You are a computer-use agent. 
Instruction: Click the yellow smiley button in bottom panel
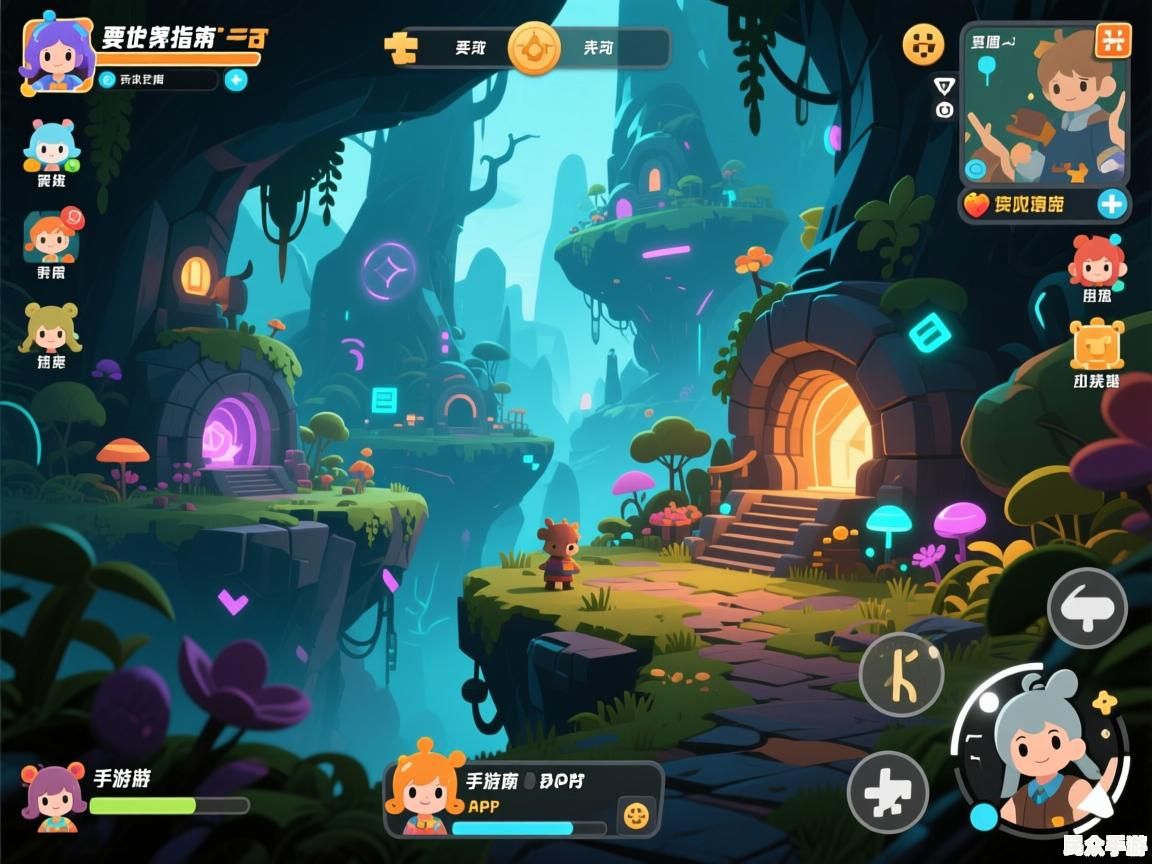click(635, 815)
